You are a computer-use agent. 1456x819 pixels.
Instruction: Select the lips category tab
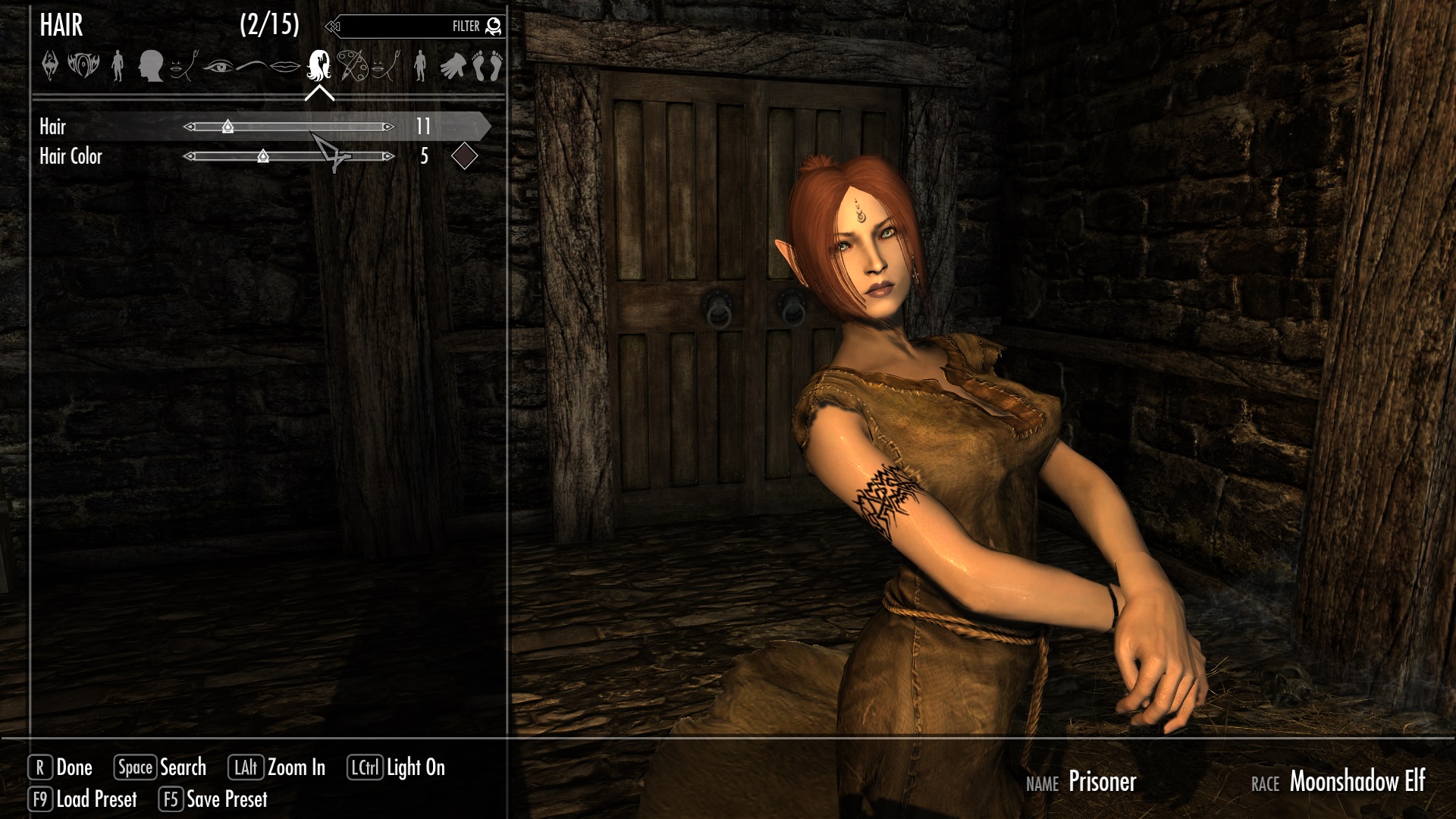[285, 67]
